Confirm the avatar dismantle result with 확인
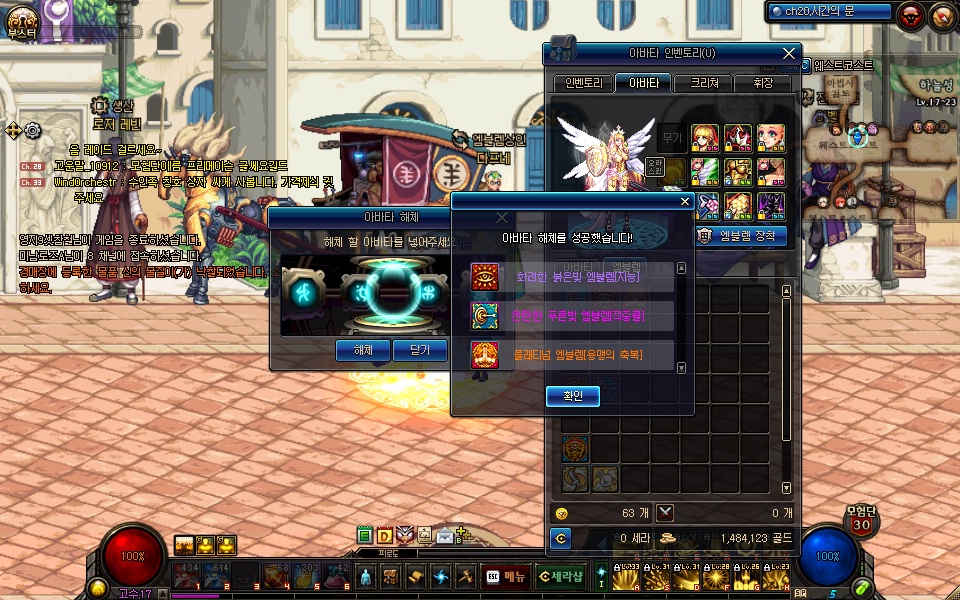This screenshot has width=960, height=600. [x=573, y=397]
